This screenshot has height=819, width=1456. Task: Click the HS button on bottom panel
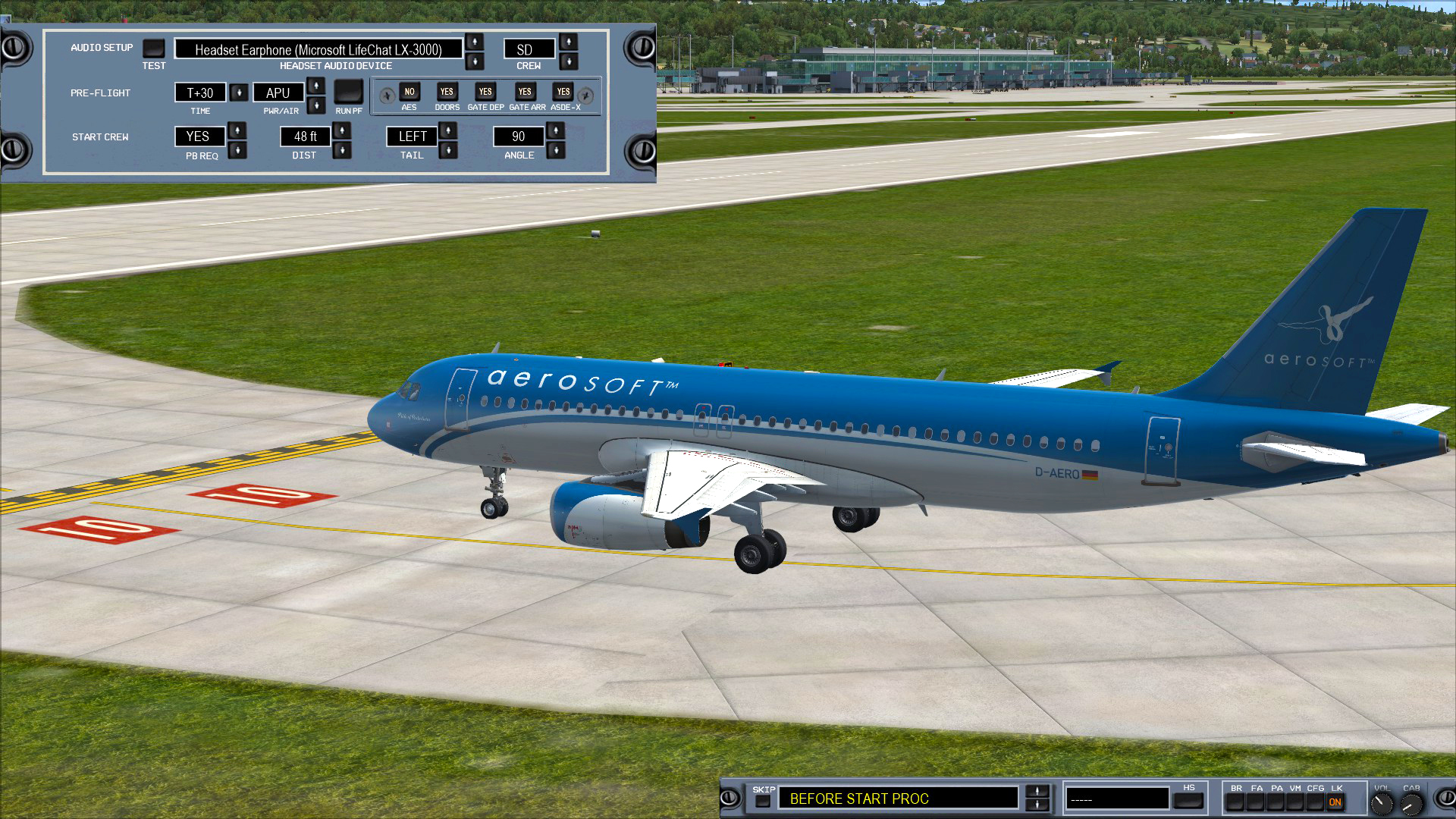[1188, 801]
